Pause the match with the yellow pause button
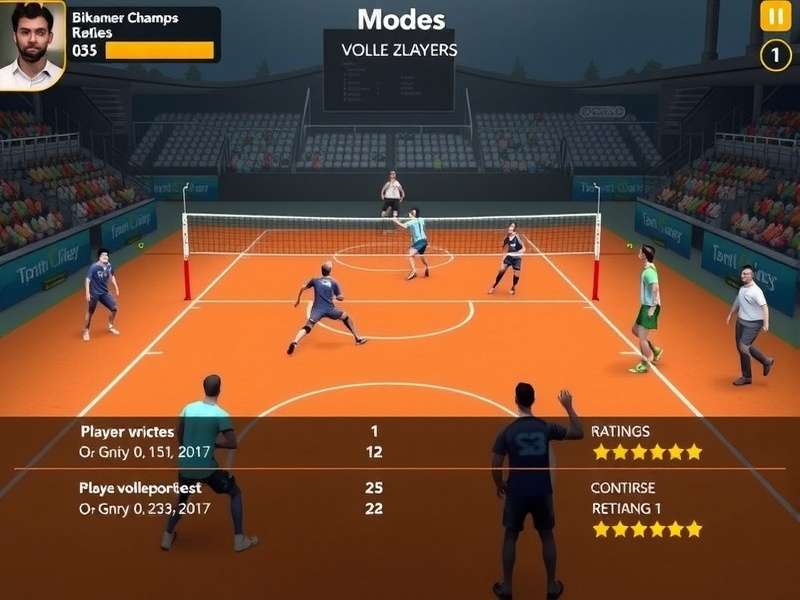The width and height of the screenshot is (800, 600). coord(775,16)
